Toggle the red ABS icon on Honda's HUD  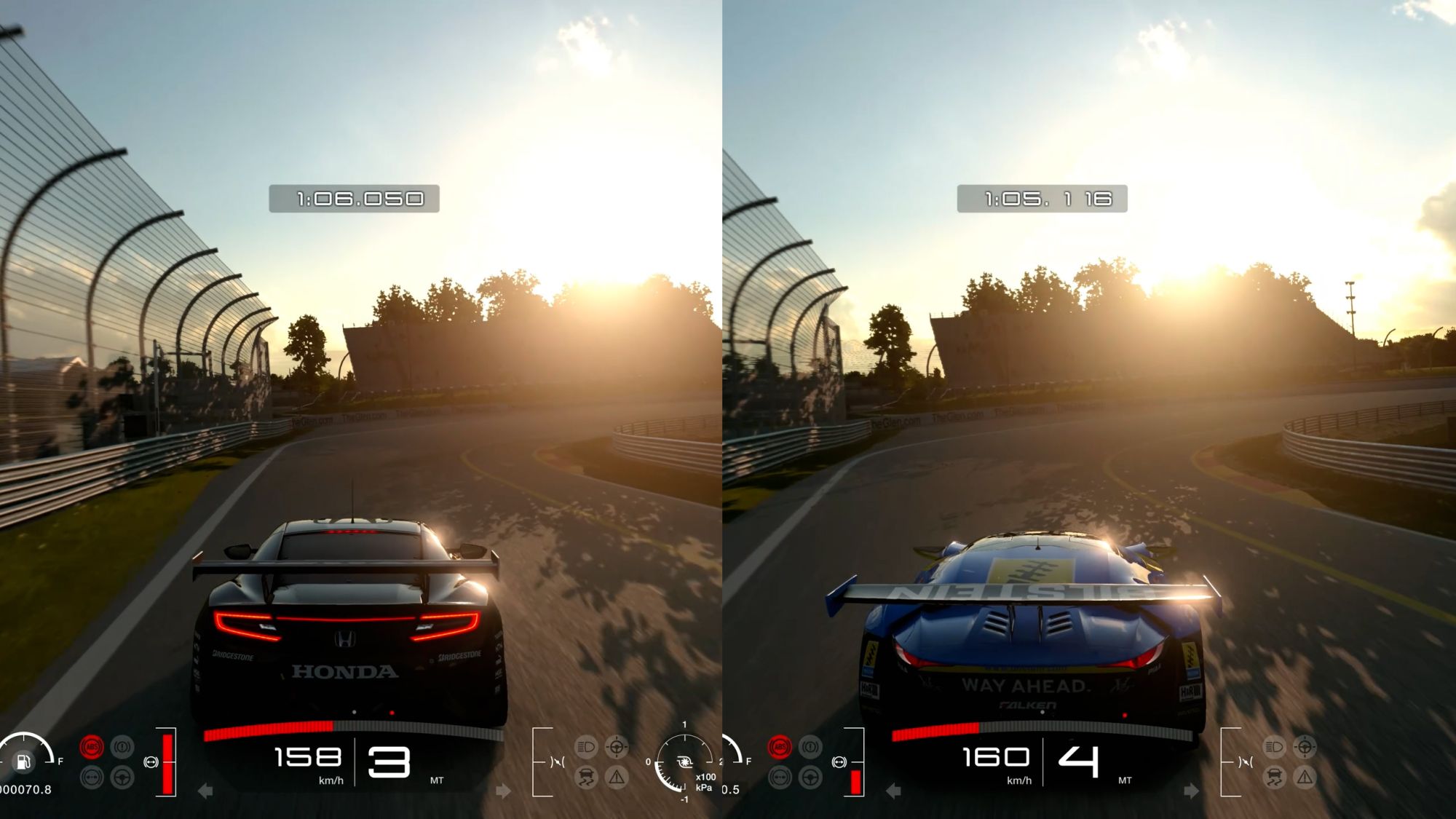(x=92, y=747)
